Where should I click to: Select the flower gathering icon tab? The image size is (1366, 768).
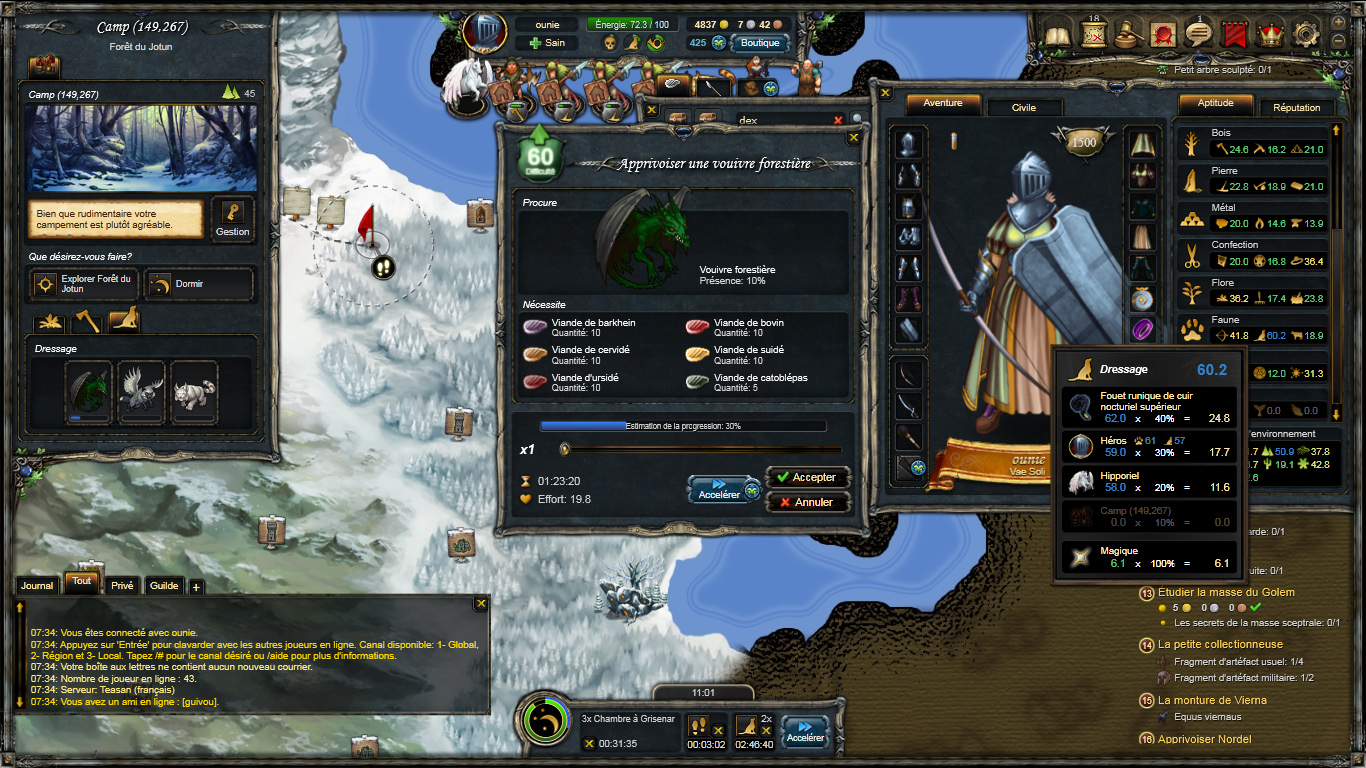(50, 322)
